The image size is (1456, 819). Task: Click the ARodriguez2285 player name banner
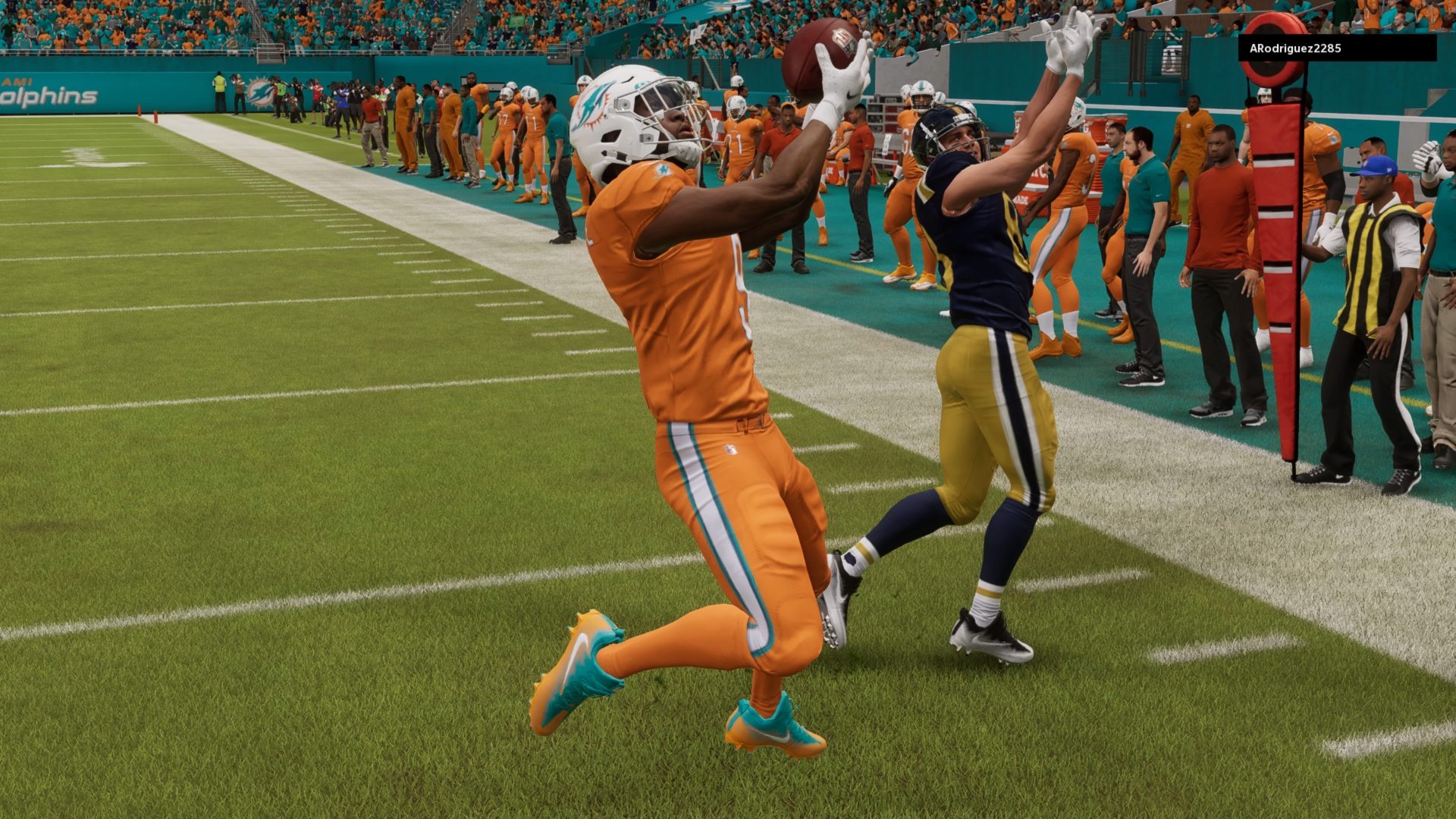tap(1337, 48)
